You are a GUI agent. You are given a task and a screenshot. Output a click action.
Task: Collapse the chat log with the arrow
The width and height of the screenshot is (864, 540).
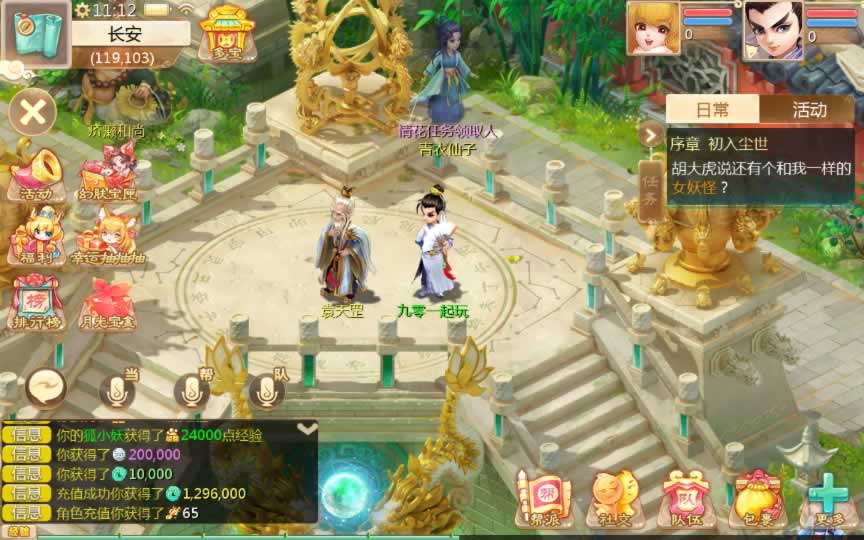tap(307, 428)
